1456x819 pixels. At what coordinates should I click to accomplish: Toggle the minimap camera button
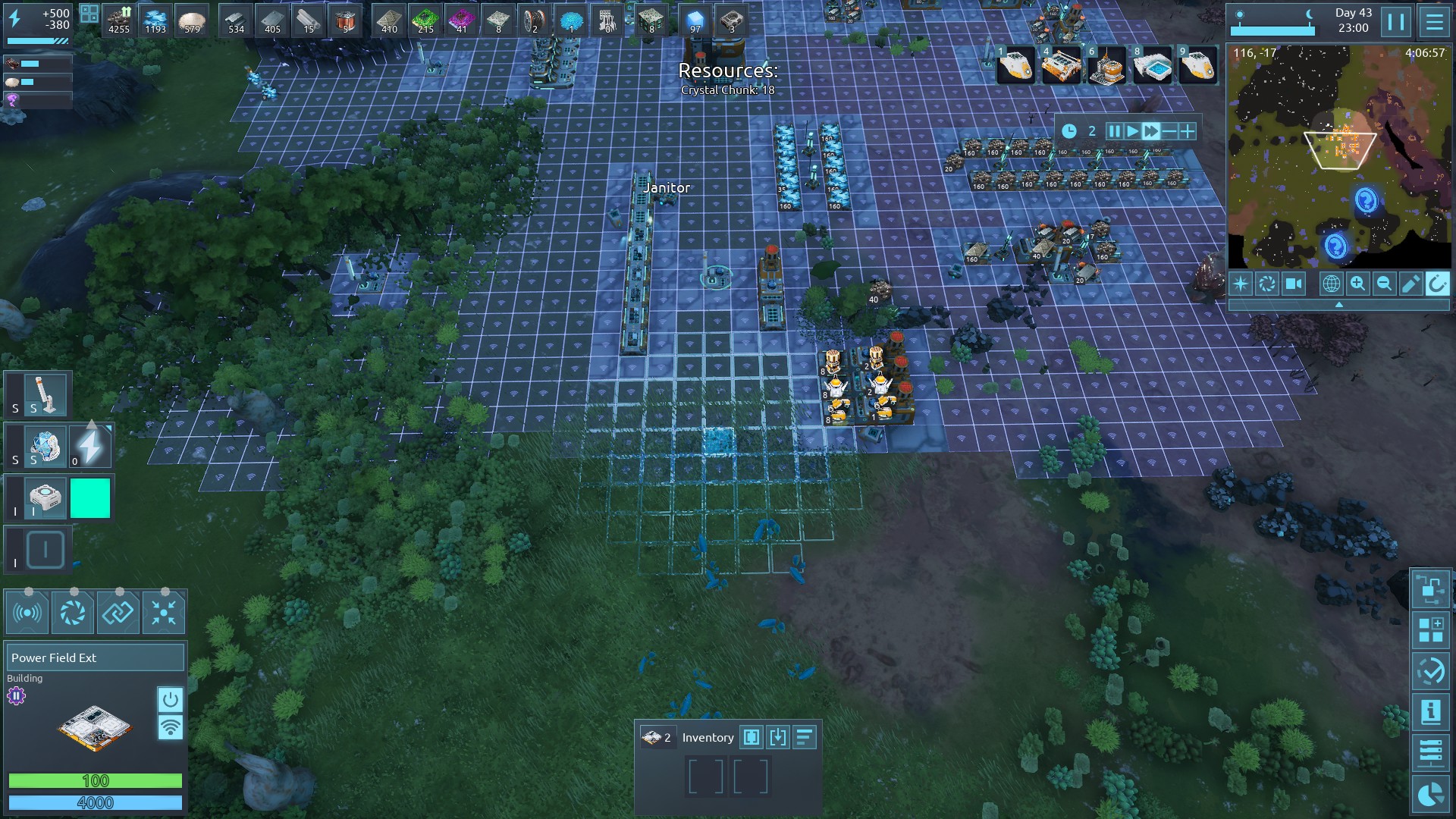click(x=1293, y=284)
